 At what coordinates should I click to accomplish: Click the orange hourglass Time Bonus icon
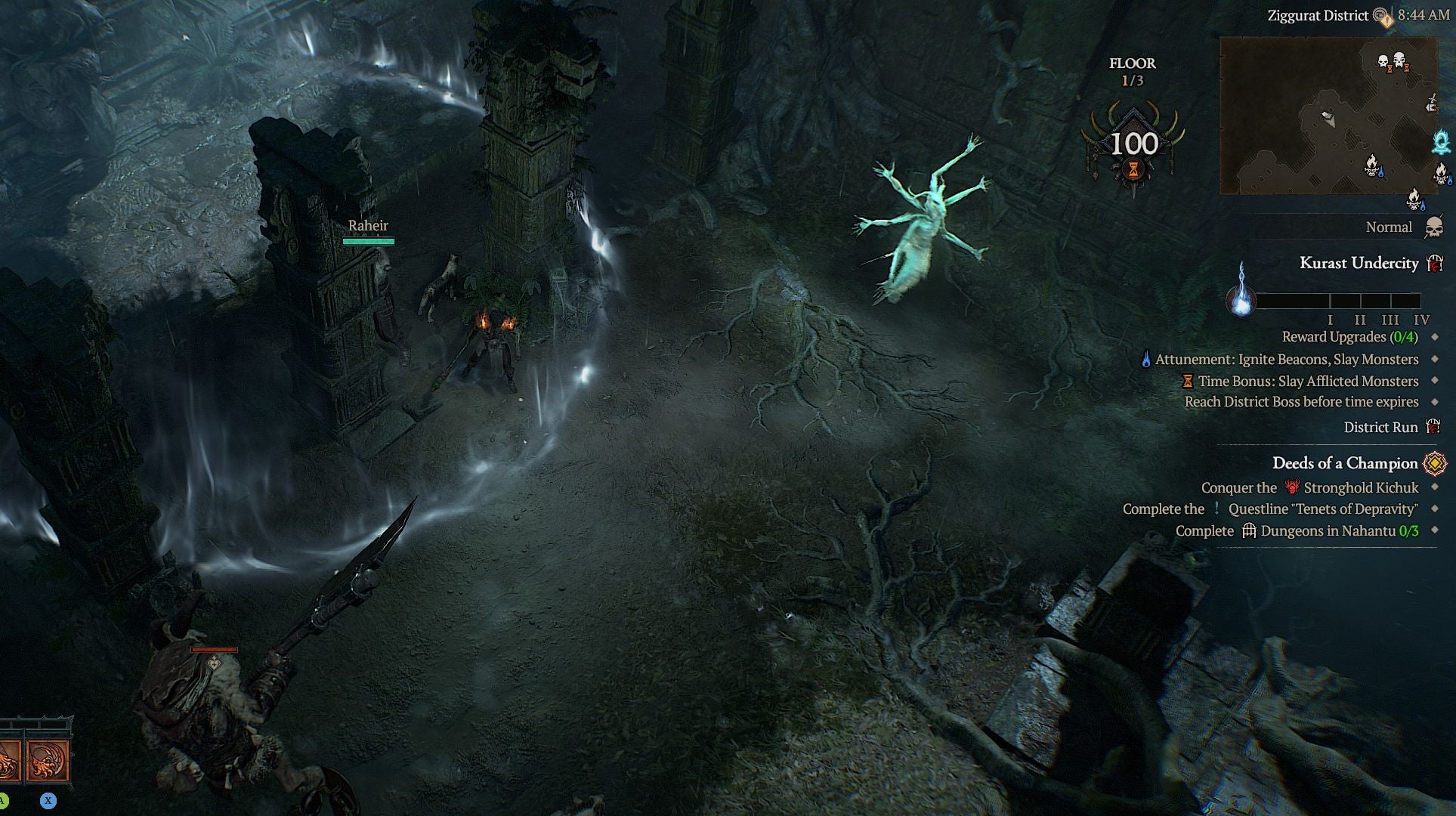(x=1188, y=380)
